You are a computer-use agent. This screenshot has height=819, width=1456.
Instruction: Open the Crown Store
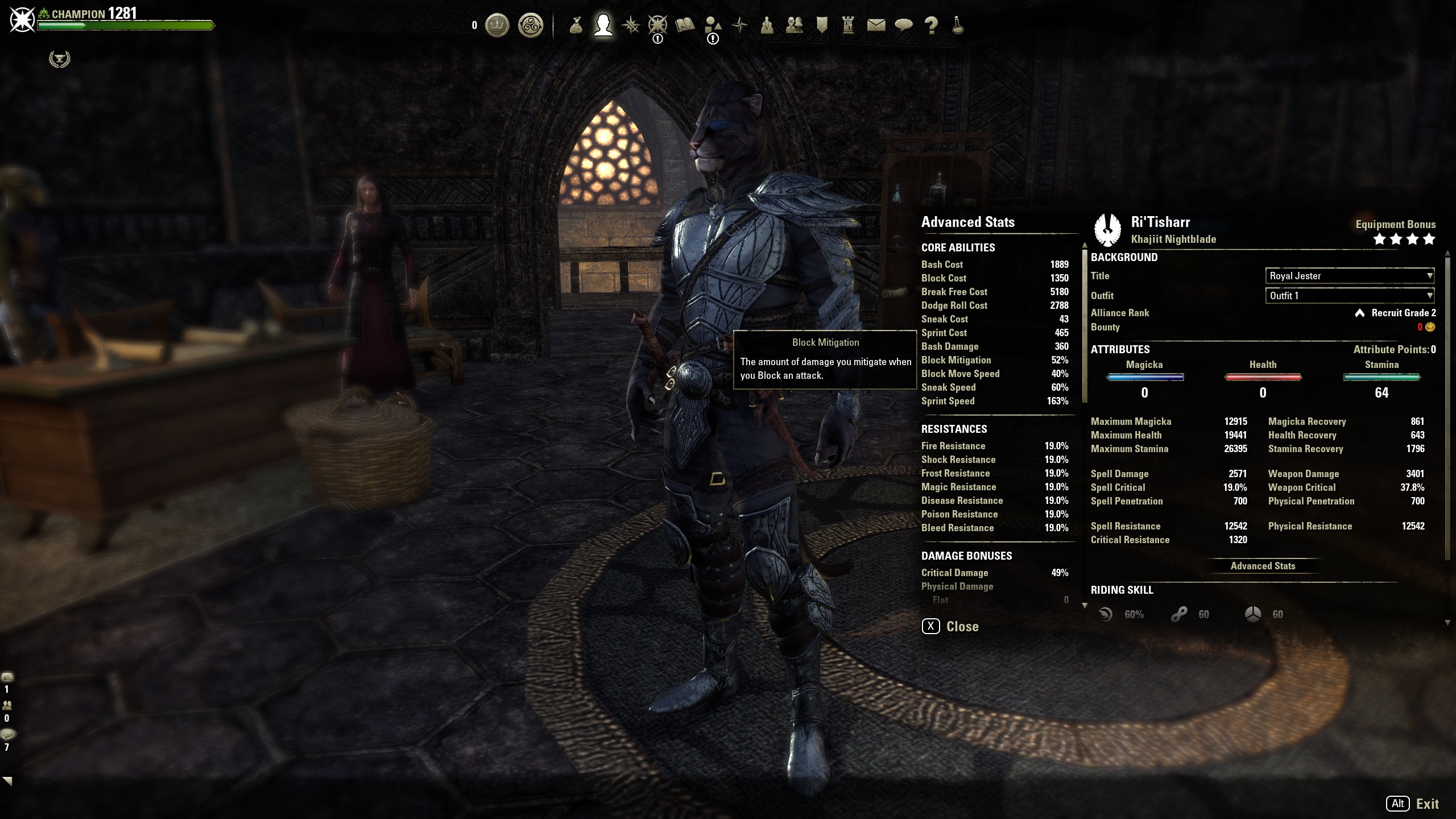pyautogui.click(x=497, y=26)
